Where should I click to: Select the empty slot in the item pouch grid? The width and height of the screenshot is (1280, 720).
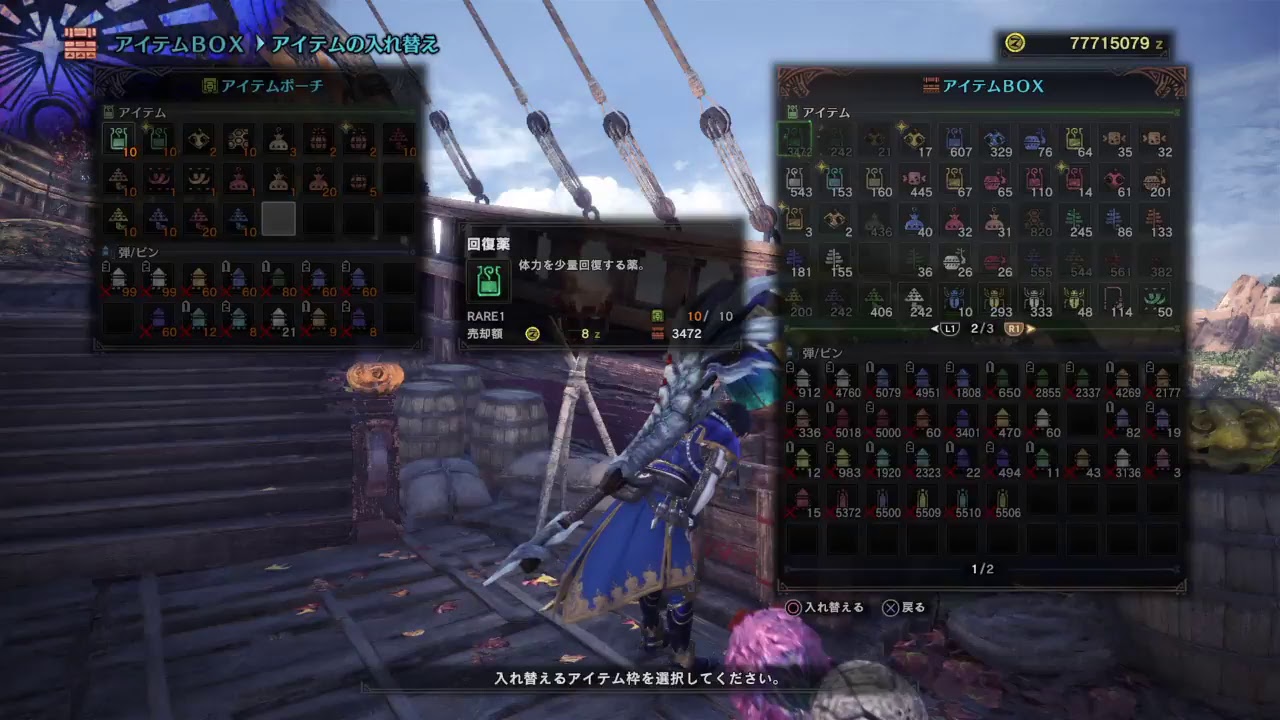click(x=279, y=217)
